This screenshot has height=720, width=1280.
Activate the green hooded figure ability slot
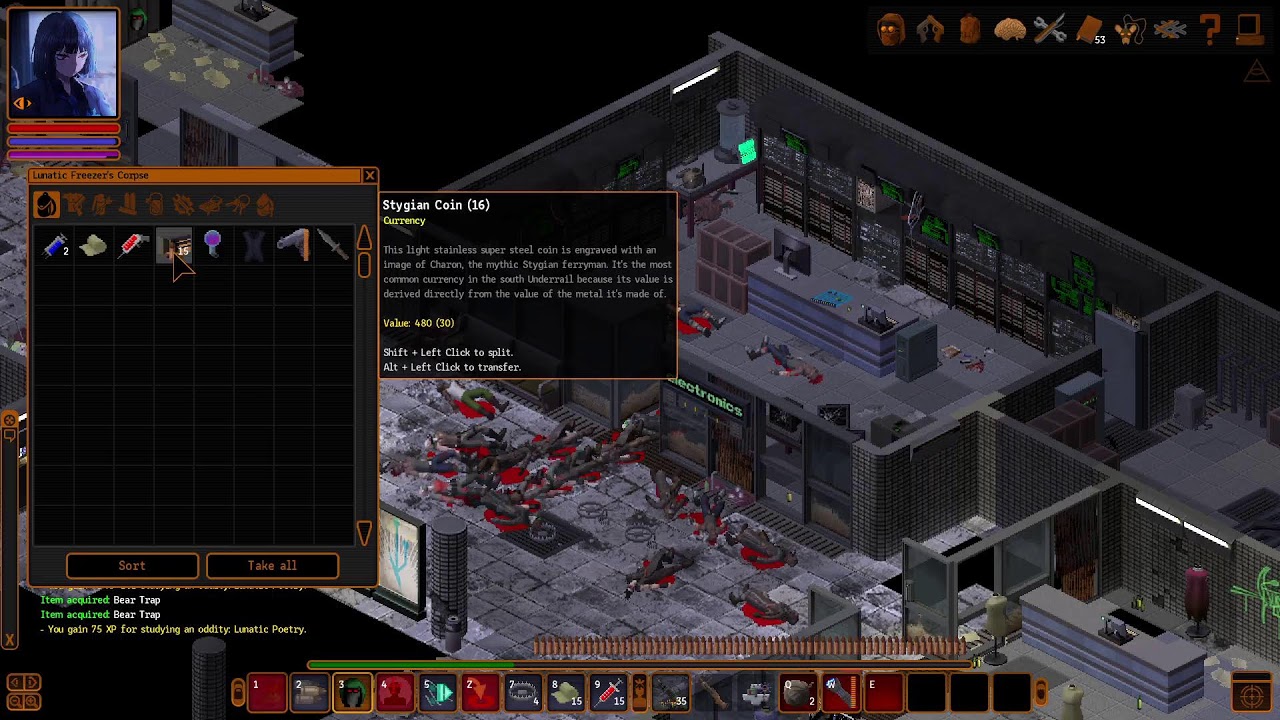[352, 692]
